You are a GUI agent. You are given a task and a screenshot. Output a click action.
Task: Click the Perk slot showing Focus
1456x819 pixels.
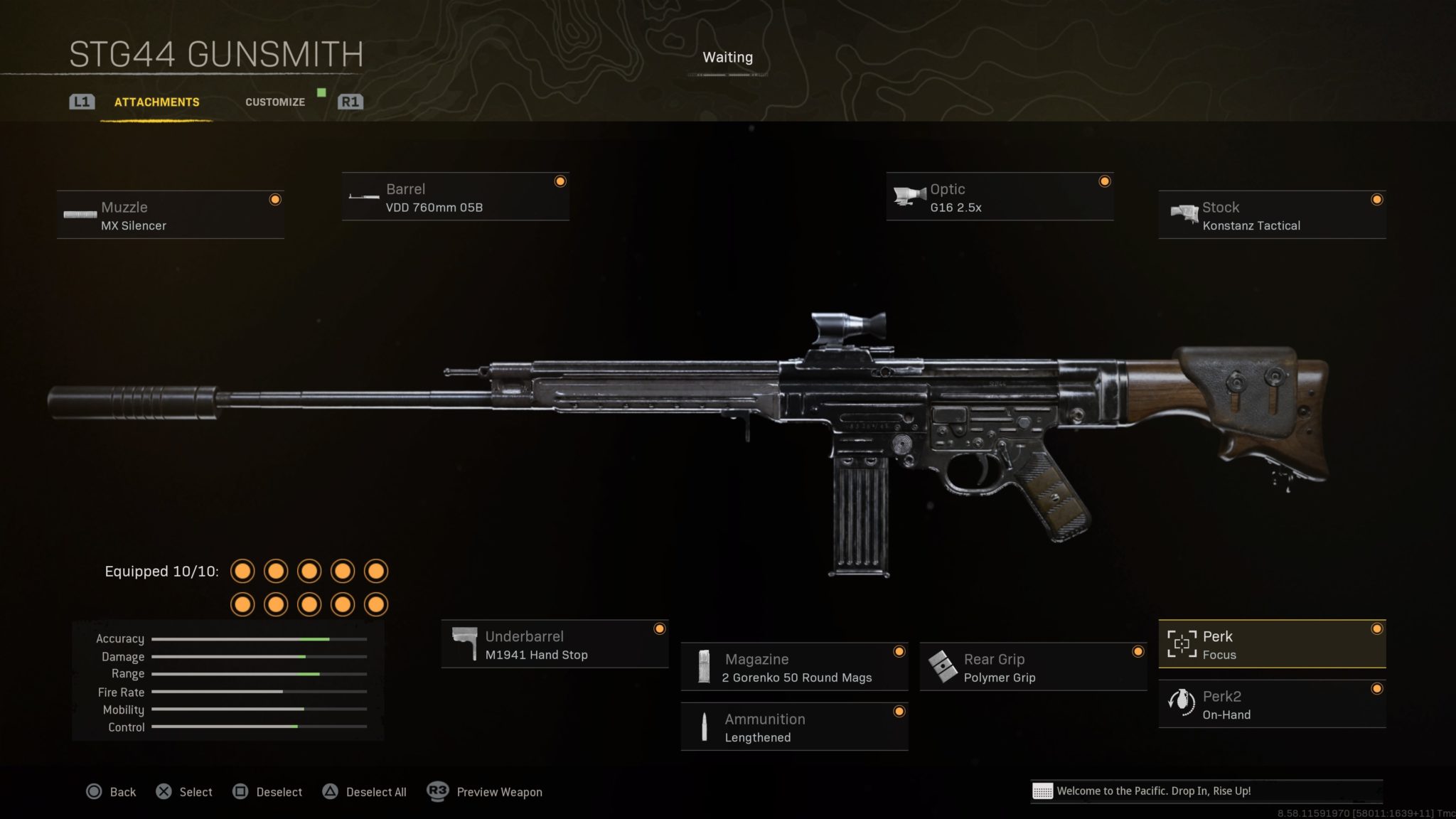[x=1273, y=645]
